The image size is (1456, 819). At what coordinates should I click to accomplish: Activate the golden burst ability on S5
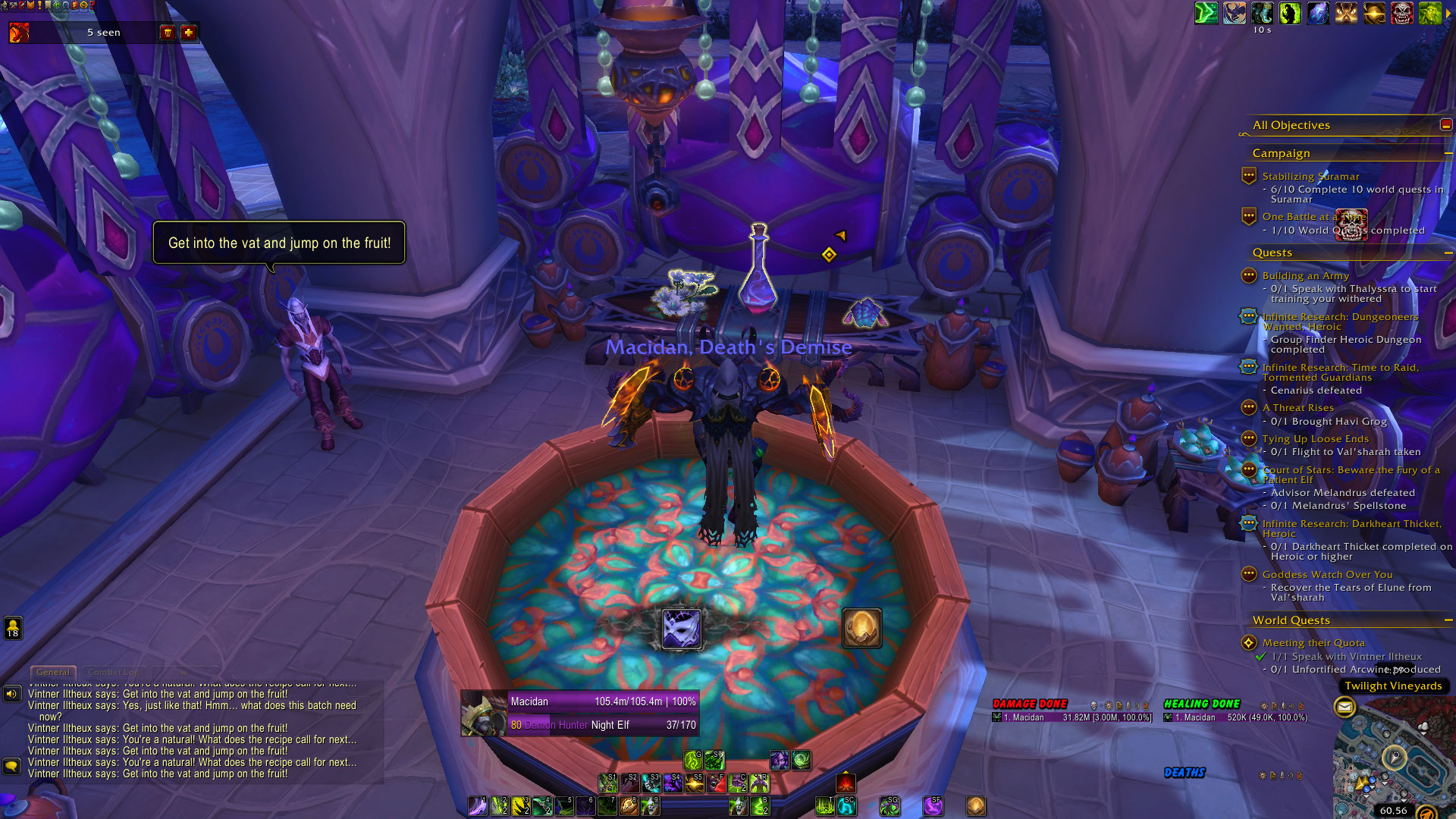click(694, 783)
